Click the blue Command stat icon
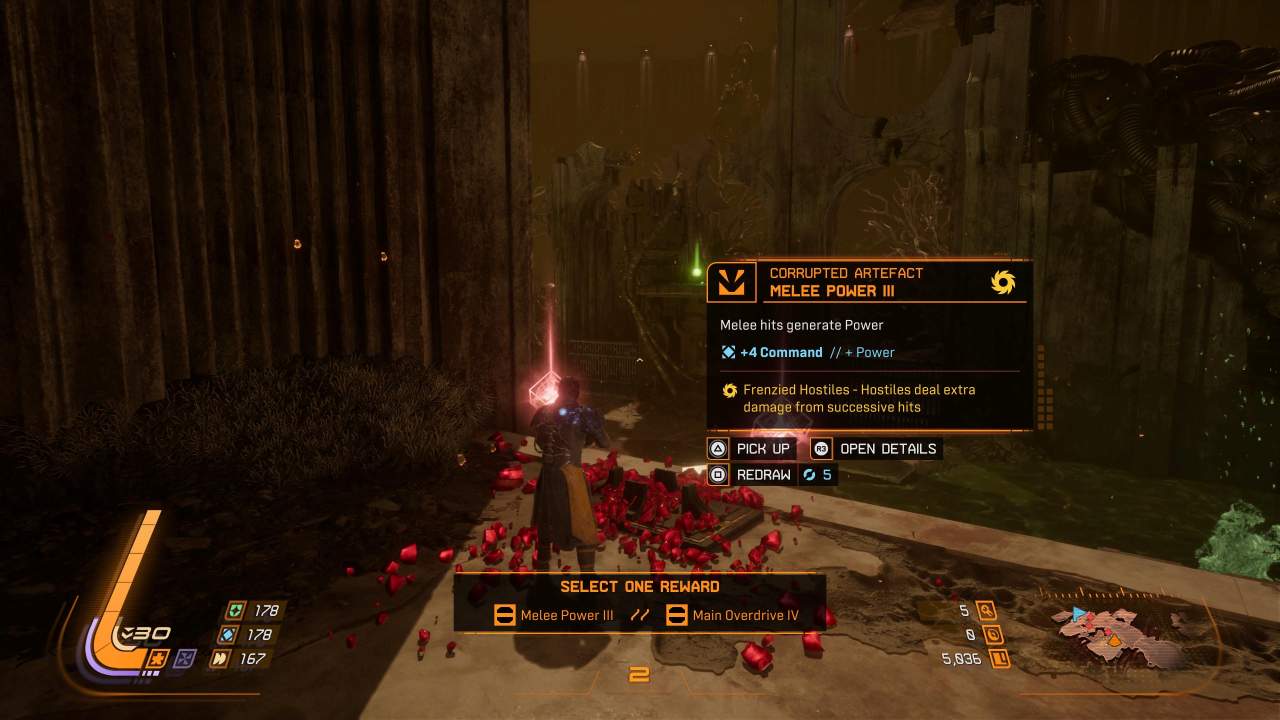Screen dimensions: 1280x720 click(227, 634)
